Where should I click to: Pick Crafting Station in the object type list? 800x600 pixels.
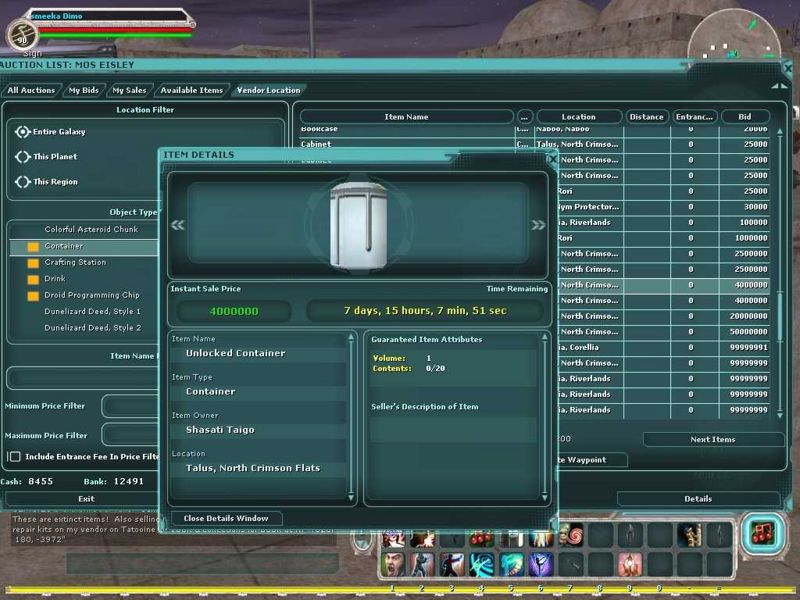point(75,262)
